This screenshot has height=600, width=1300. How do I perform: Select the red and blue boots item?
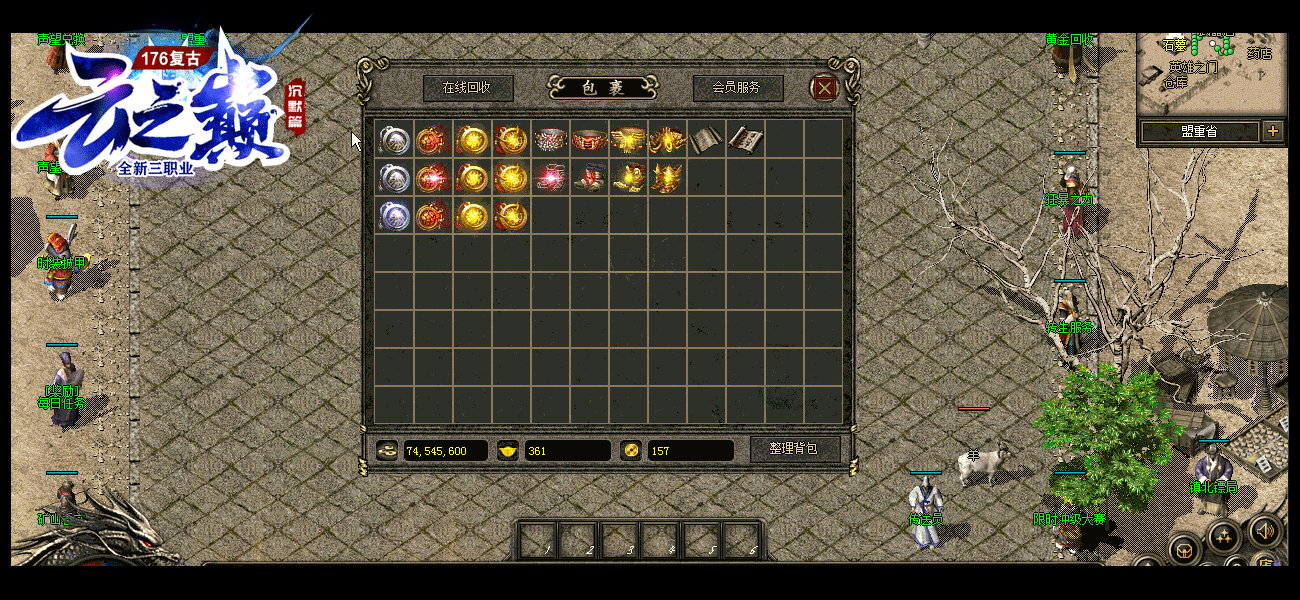[589, 178]
